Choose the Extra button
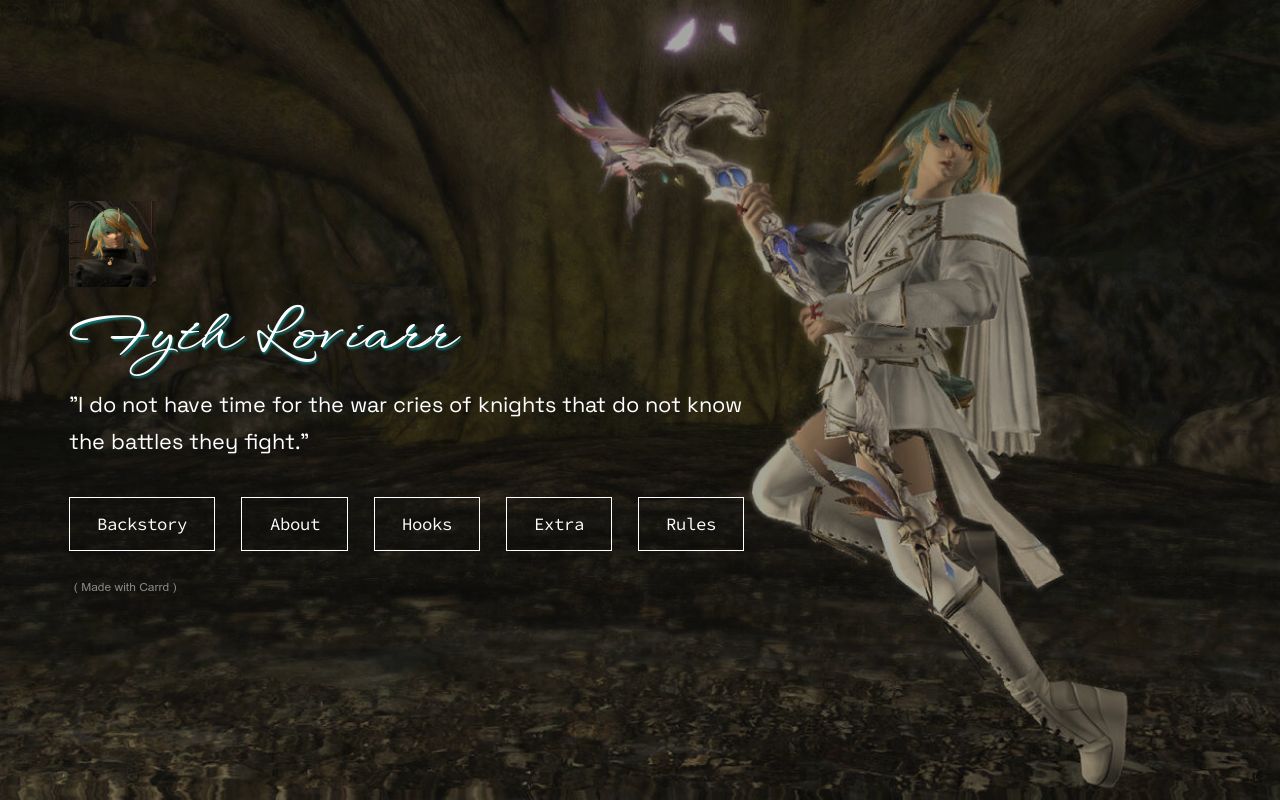1280x800 pixels. pyautogui.click(x=559, y=524)
